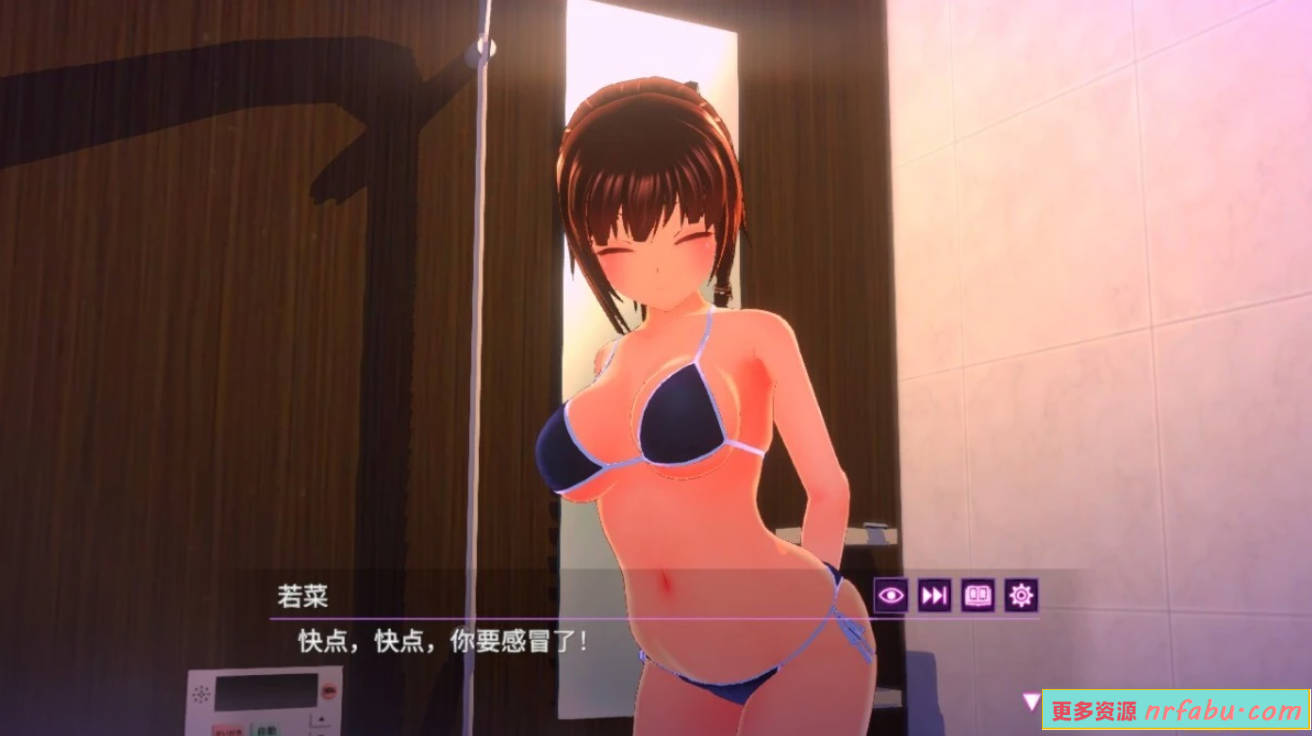Hide the dialogue UI with the eye icon
1312x736 pixels.
click(890, 597)
